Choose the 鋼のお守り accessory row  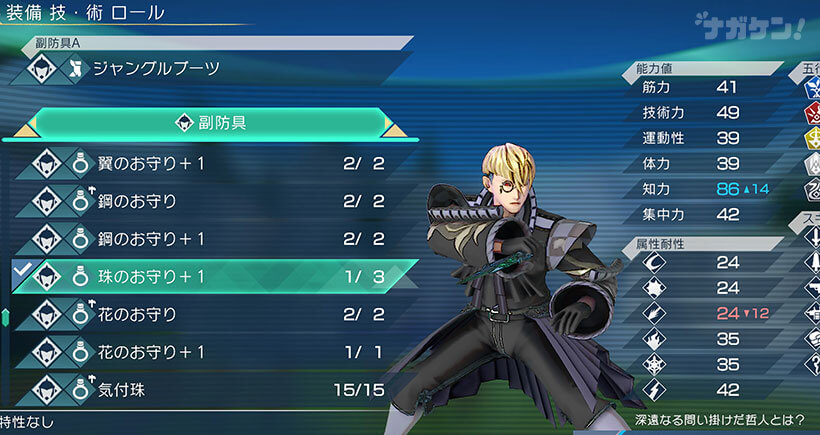200,201
